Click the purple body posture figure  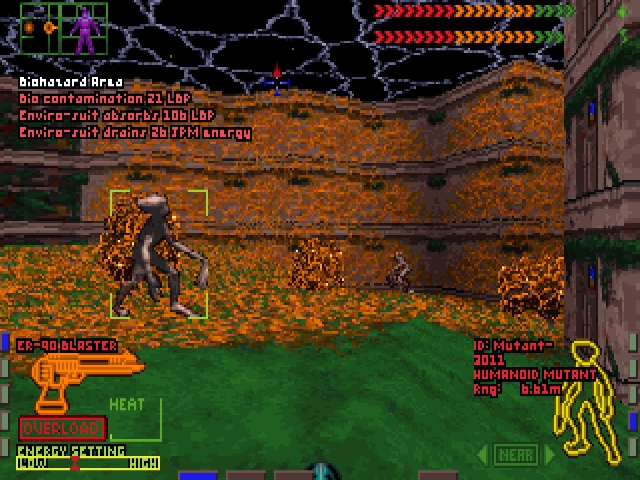pyautogui.click(x=85, y=28)
